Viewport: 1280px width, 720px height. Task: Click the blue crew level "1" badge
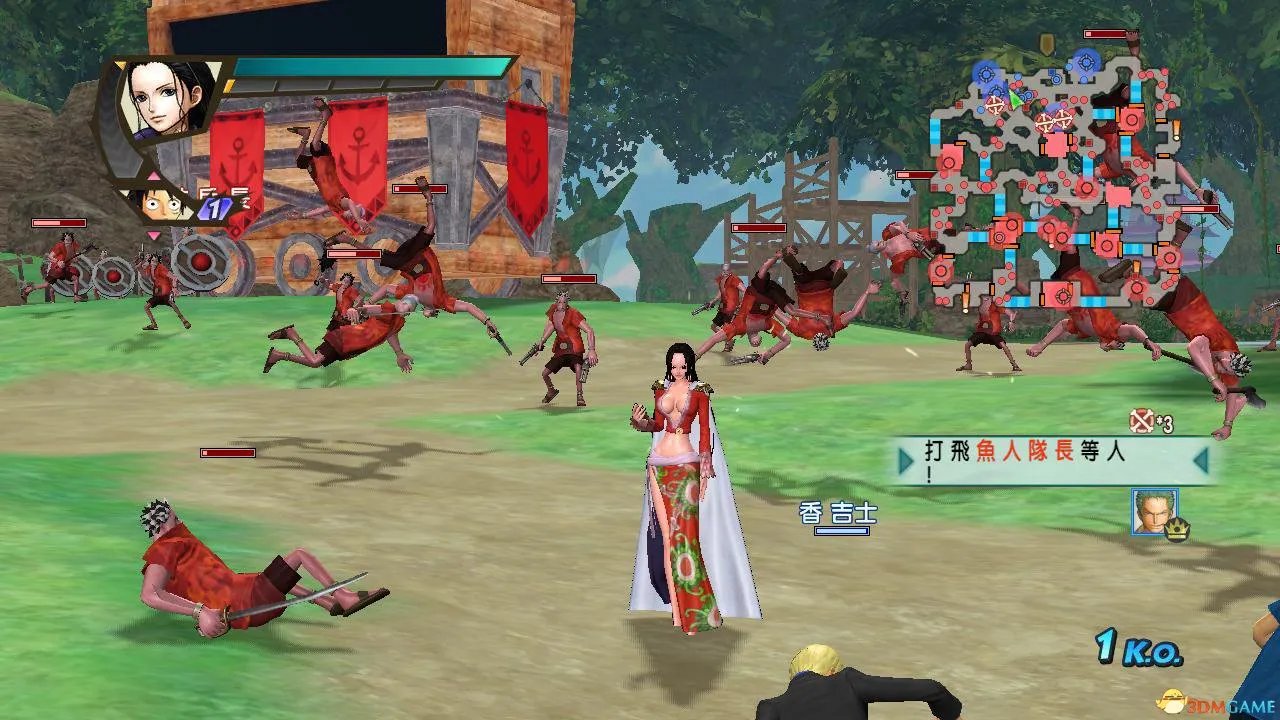pos(215,207)
